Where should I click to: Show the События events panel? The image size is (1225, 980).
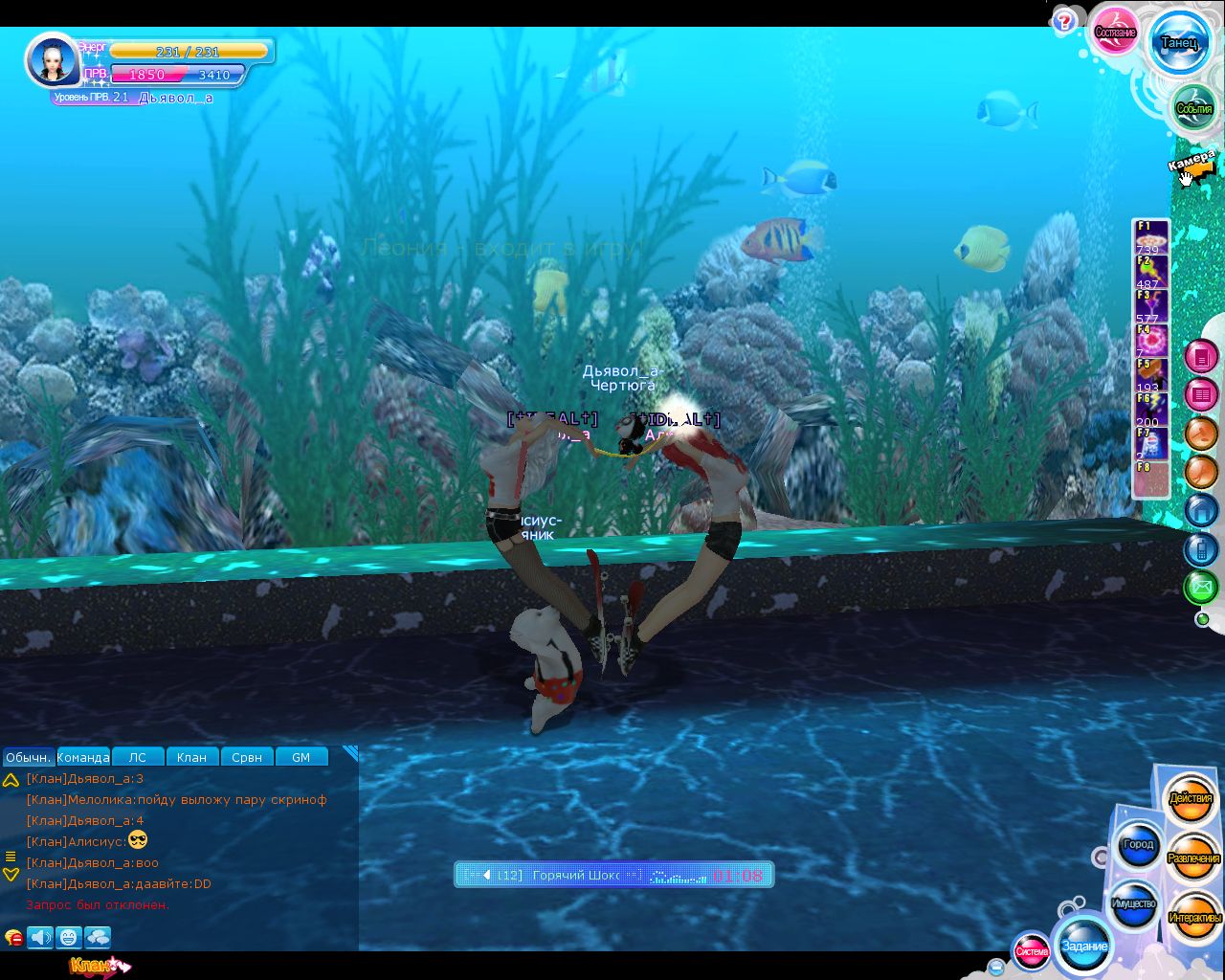point(1193,108)
